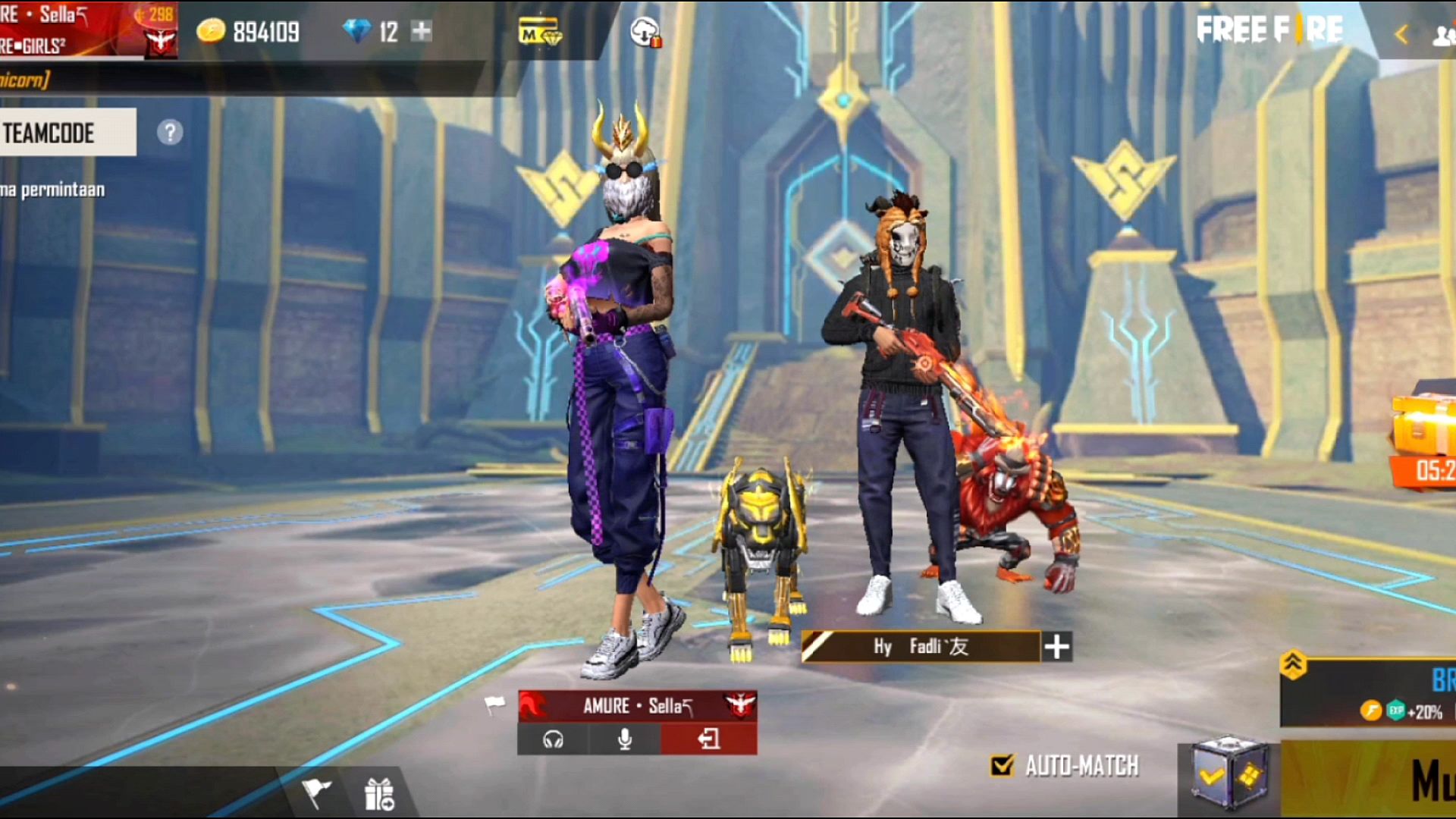Expand the side panel arrow

(1401, 34)
